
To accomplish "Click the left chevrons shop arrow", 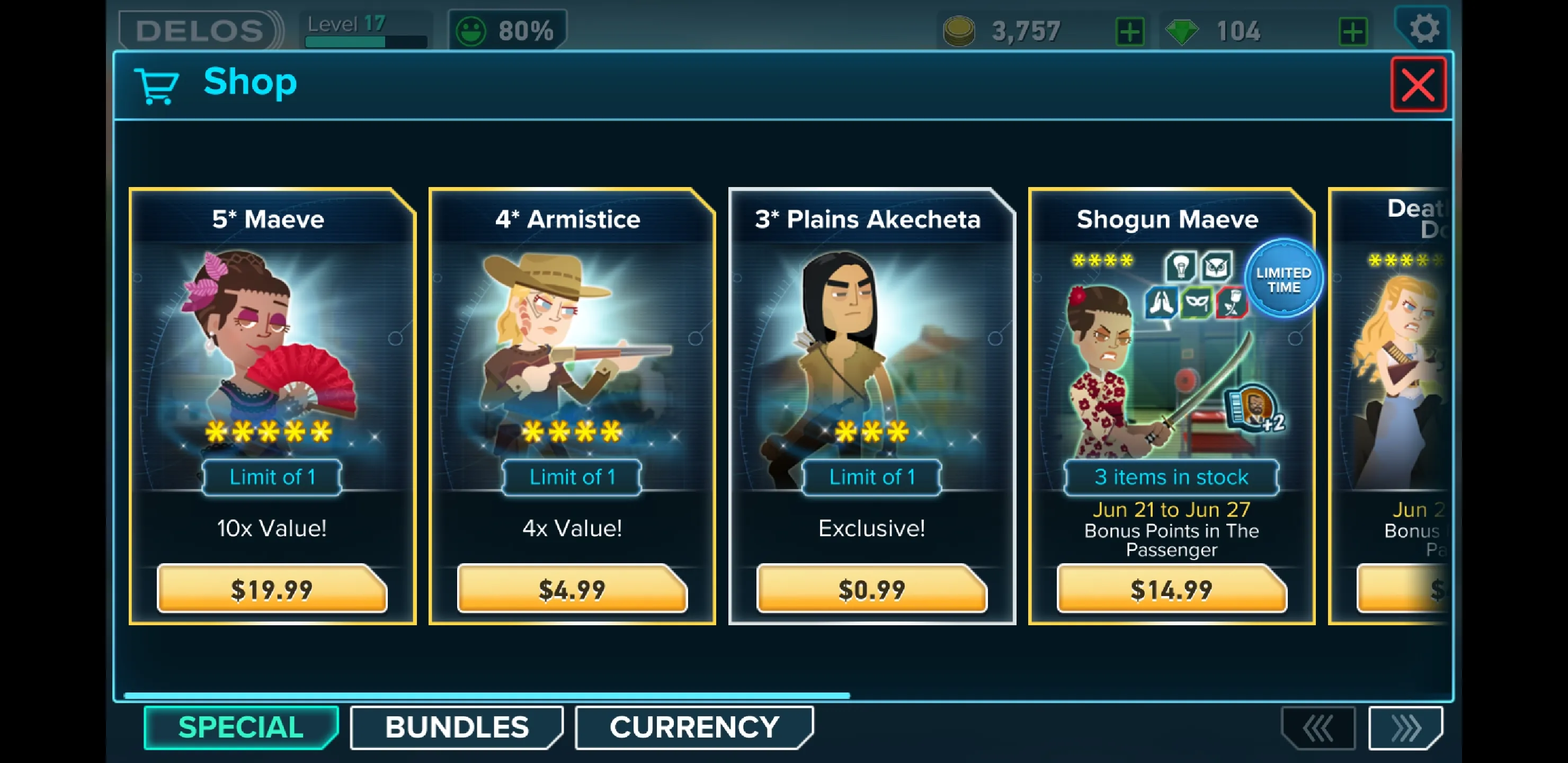I will (x=1318, y=727).
